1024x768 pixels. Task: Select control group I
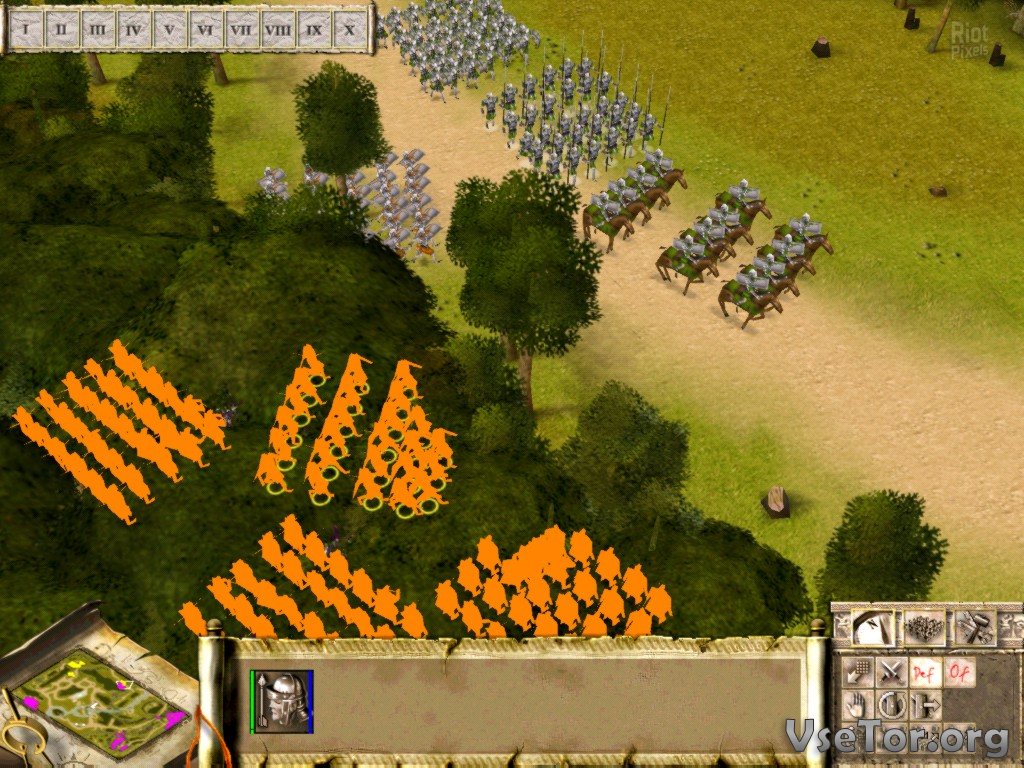(x=26, y=28)
